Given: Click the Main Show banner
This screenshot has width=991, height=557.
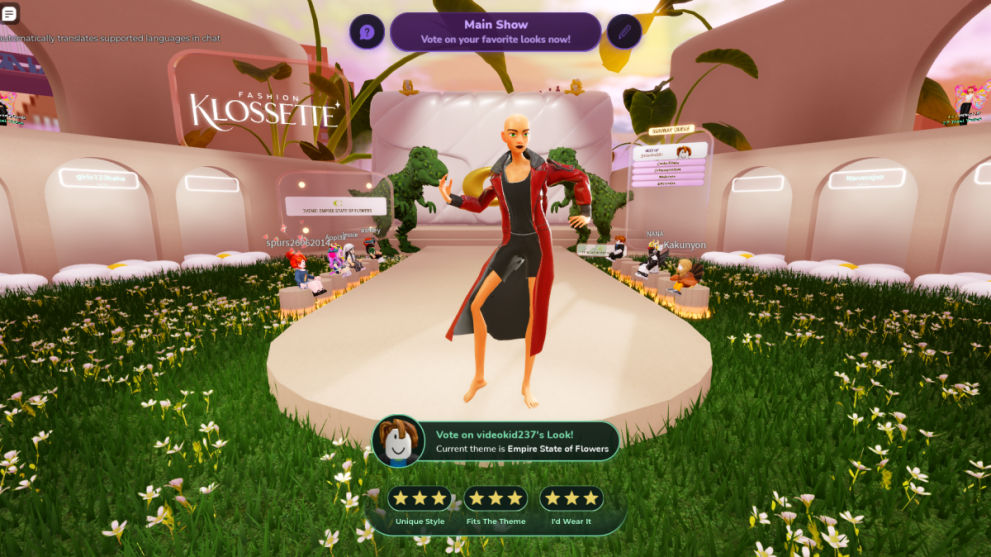Looking at the screenshot, I should (x=496, y=31).
